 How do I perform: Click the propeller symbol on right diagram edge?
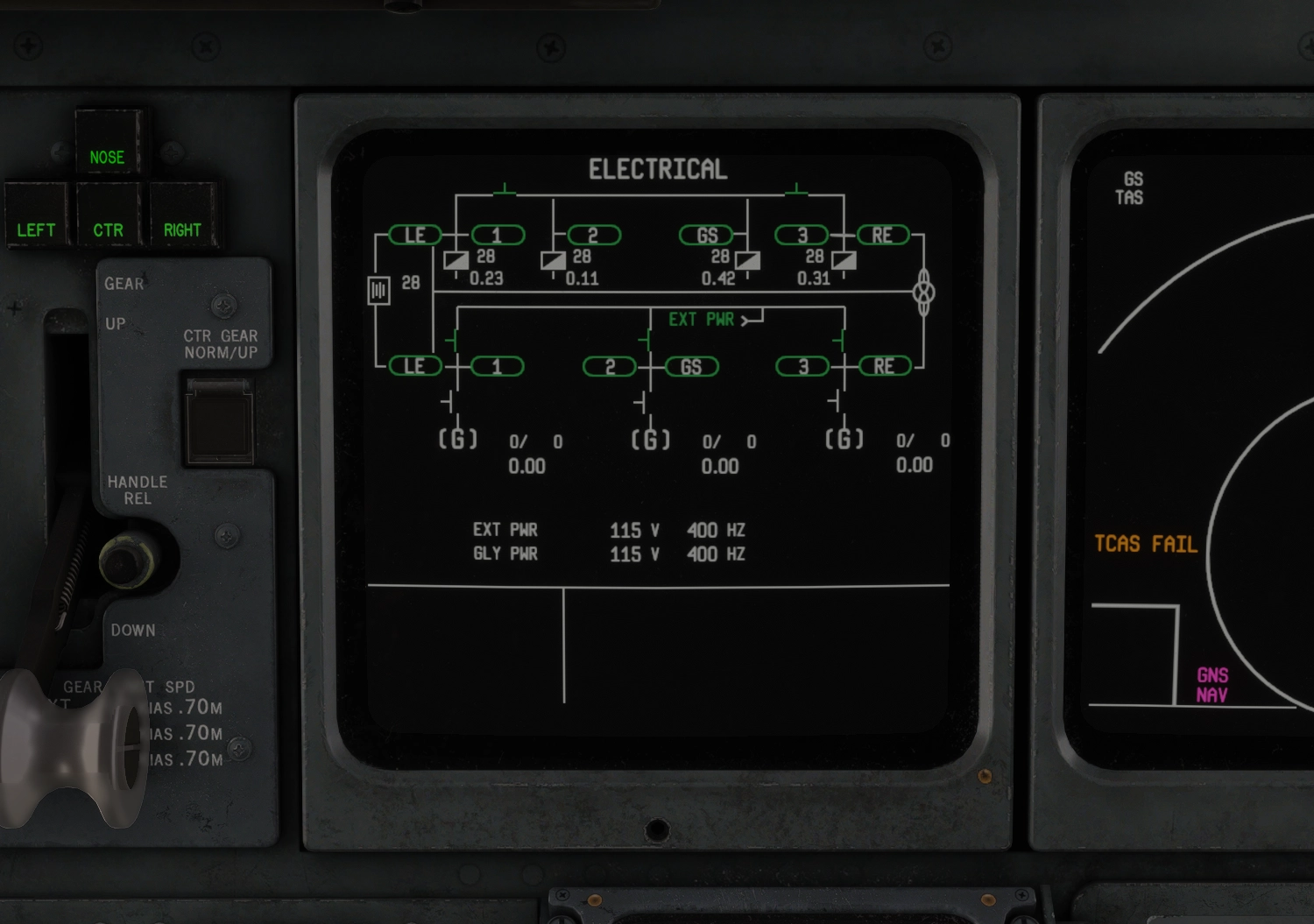923,293
